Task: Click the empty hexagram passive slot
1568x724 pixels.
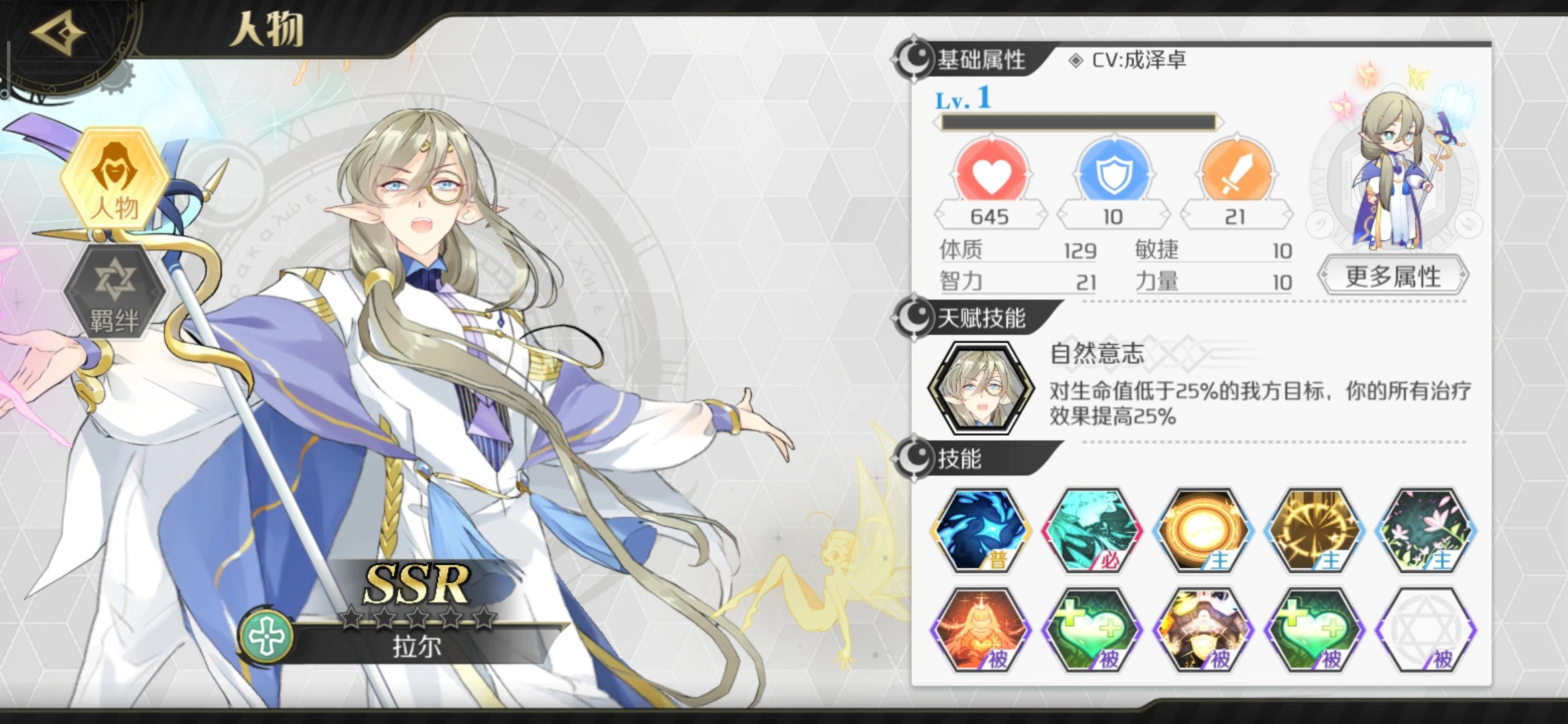Action: tap(1426, 630)
